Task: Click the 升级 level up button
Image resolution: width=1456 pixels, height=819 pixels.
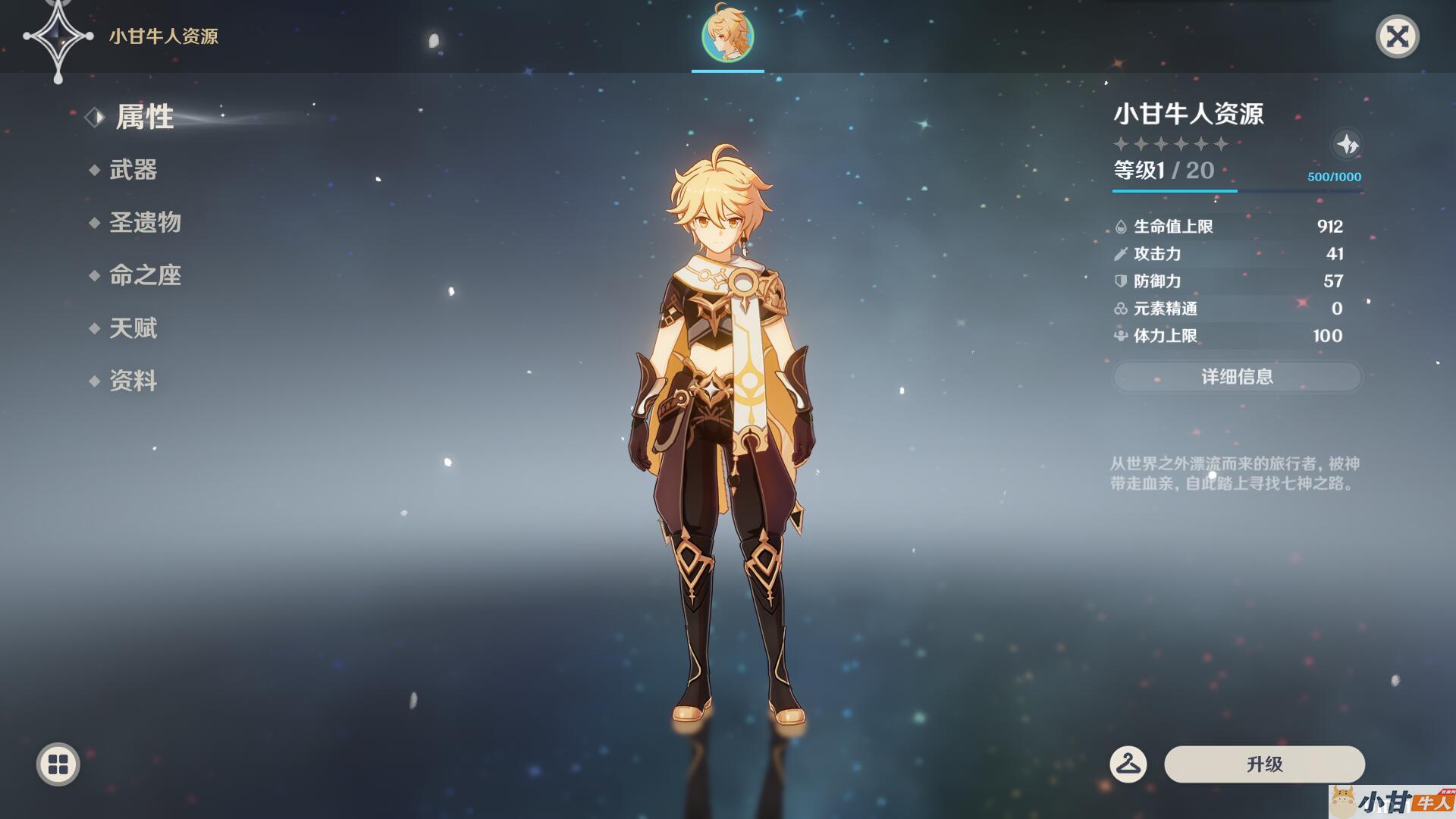Action: point(1264,764)
